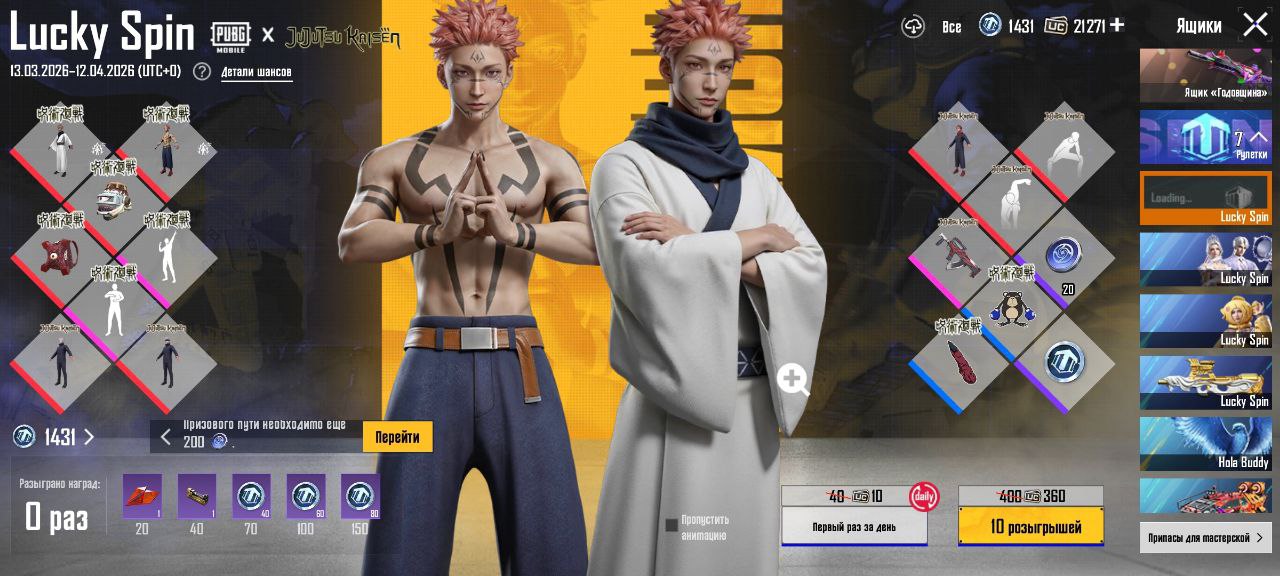Open "Припасы для мастерской" at the bottom
Image resolution: width=1280 pixels, height=576 pixels.
(x=1206, y=538)
